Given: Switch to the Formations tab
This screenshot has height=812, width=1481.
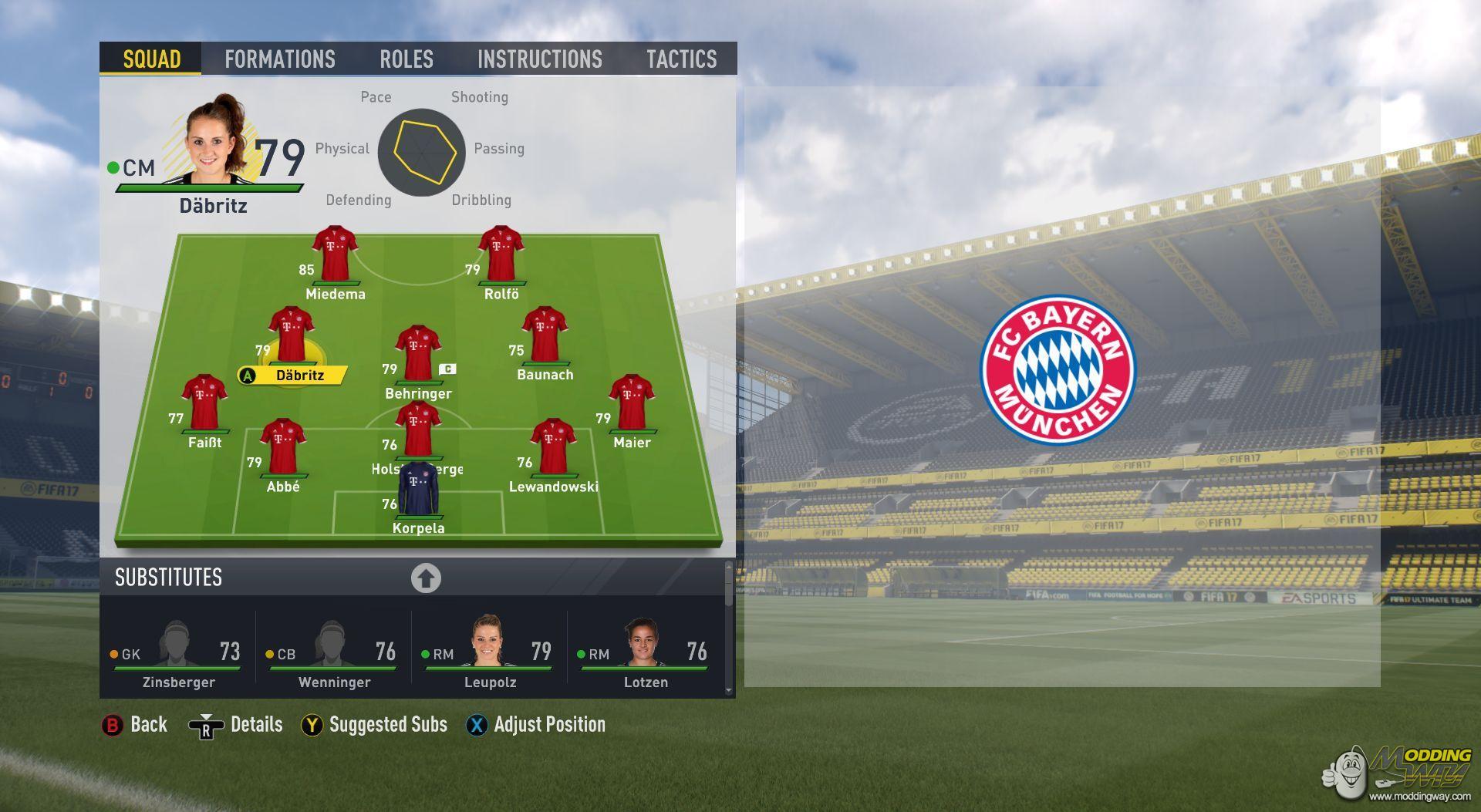Looking at the screenshot, I should click(279, 59).
